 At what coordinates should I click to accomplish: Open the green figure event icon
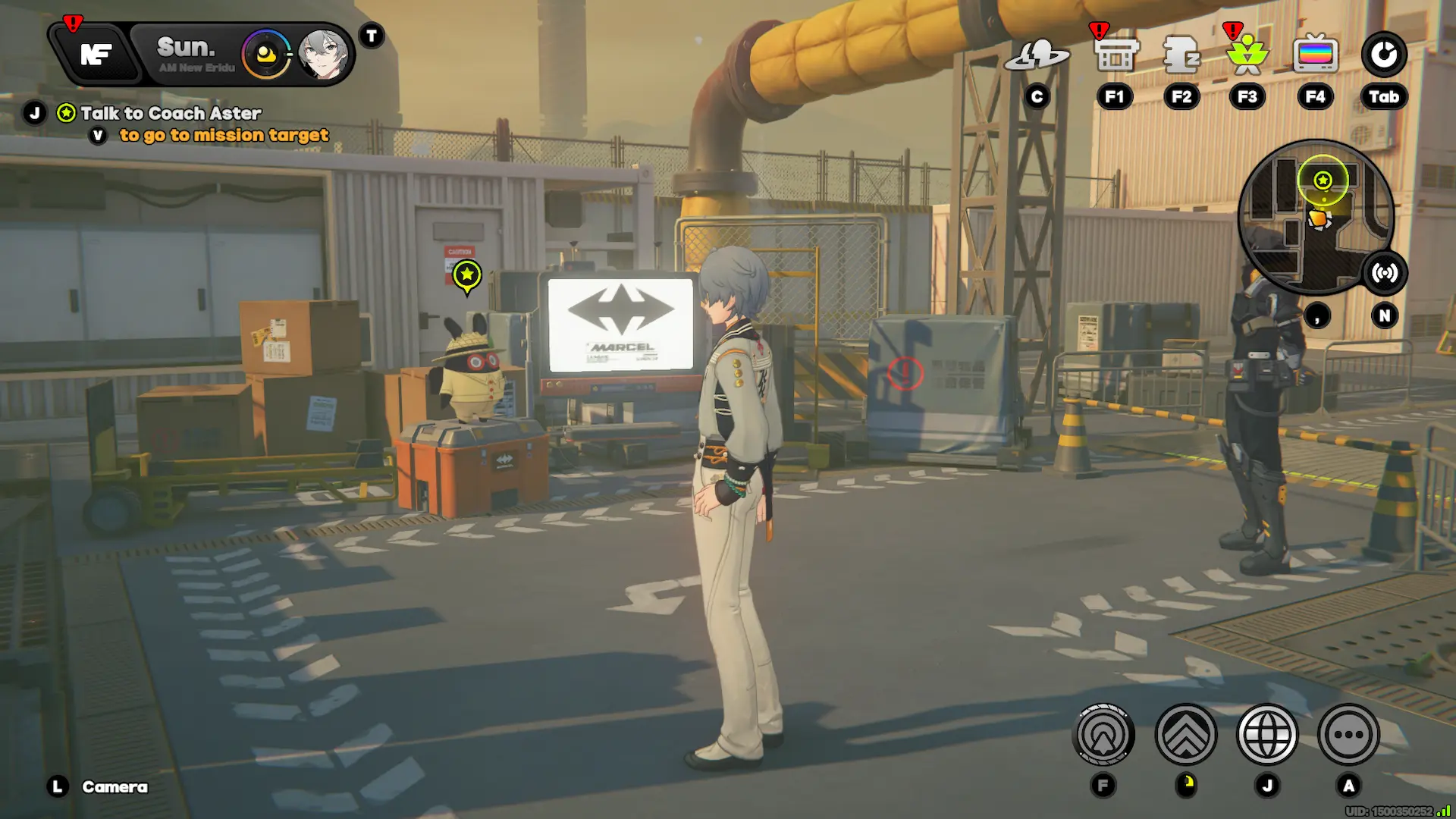pos(1247,55)
